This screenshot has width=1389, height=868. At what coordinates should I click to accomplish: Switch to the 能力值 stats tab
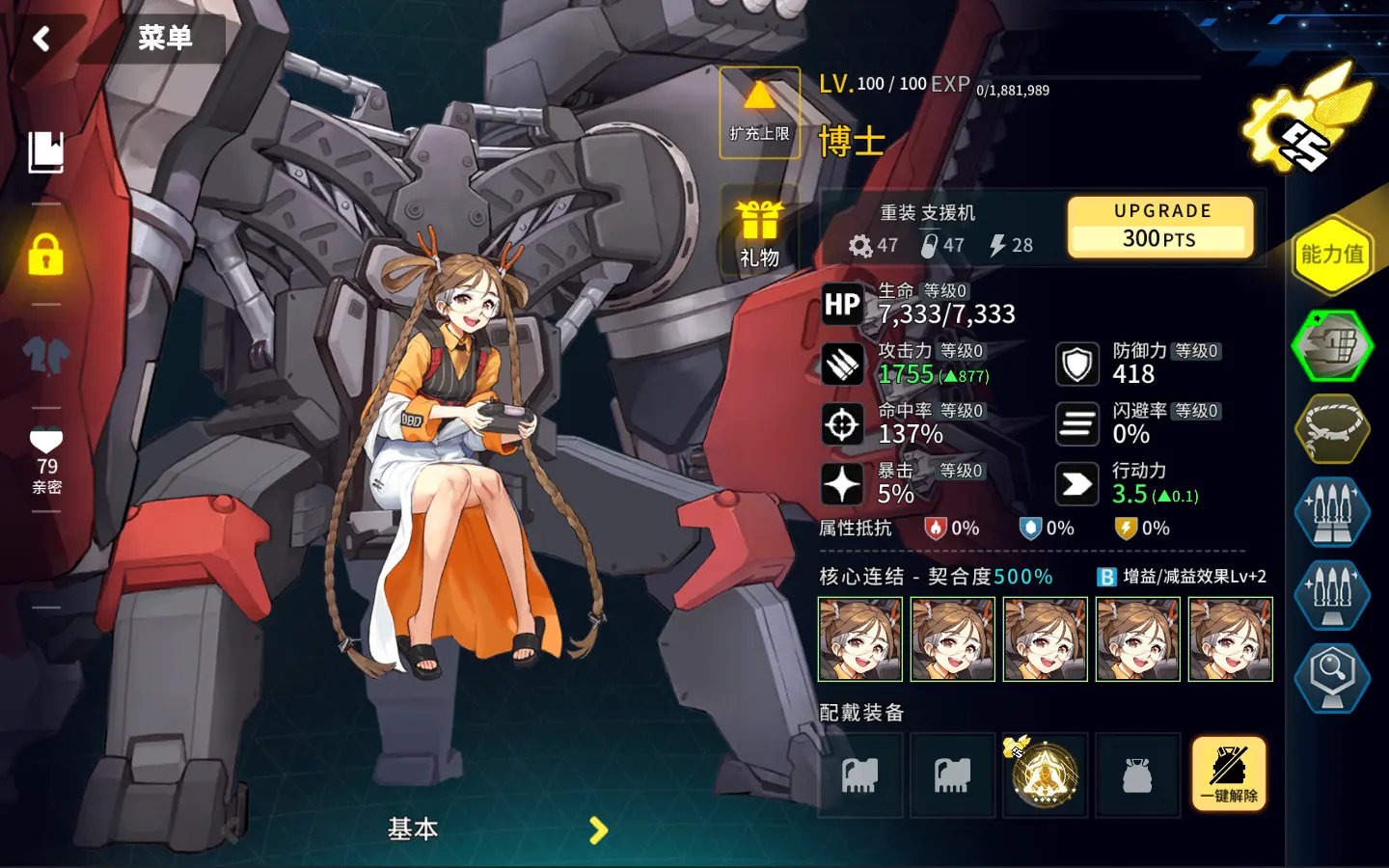[1331, 255]
